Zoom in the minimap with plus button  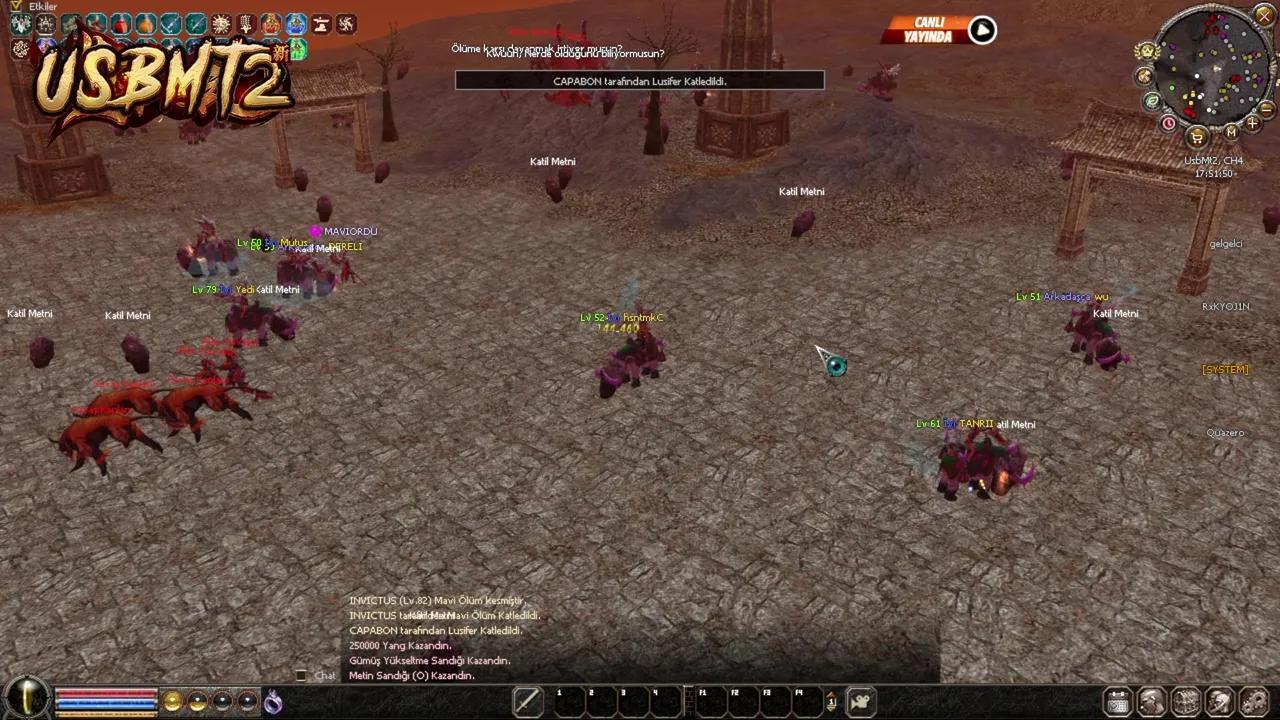tap(1252, 124)
